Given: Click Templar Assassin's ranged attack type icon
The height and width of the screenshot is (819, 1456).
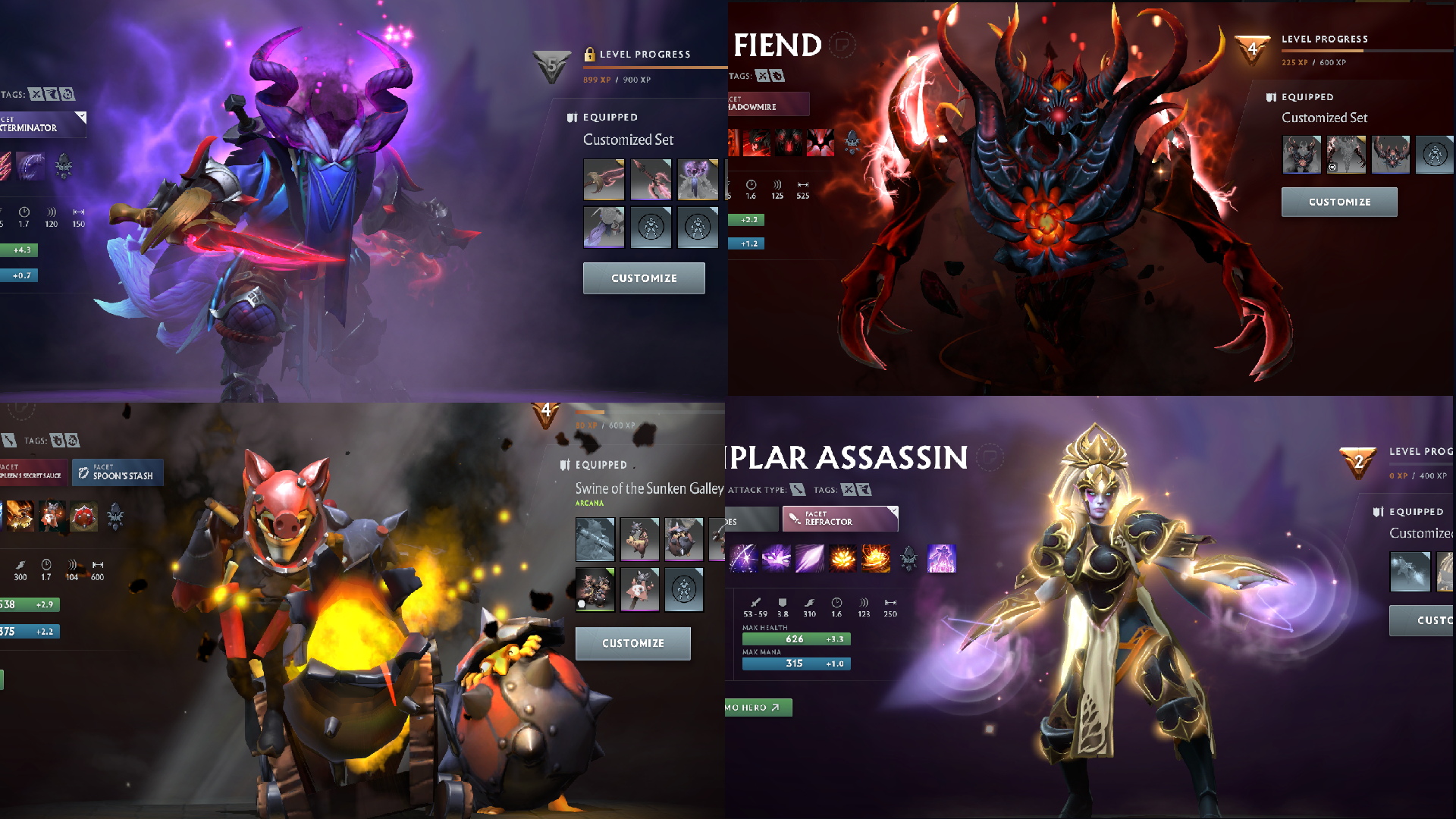Looking at the screenshot, I should (798, 490).
